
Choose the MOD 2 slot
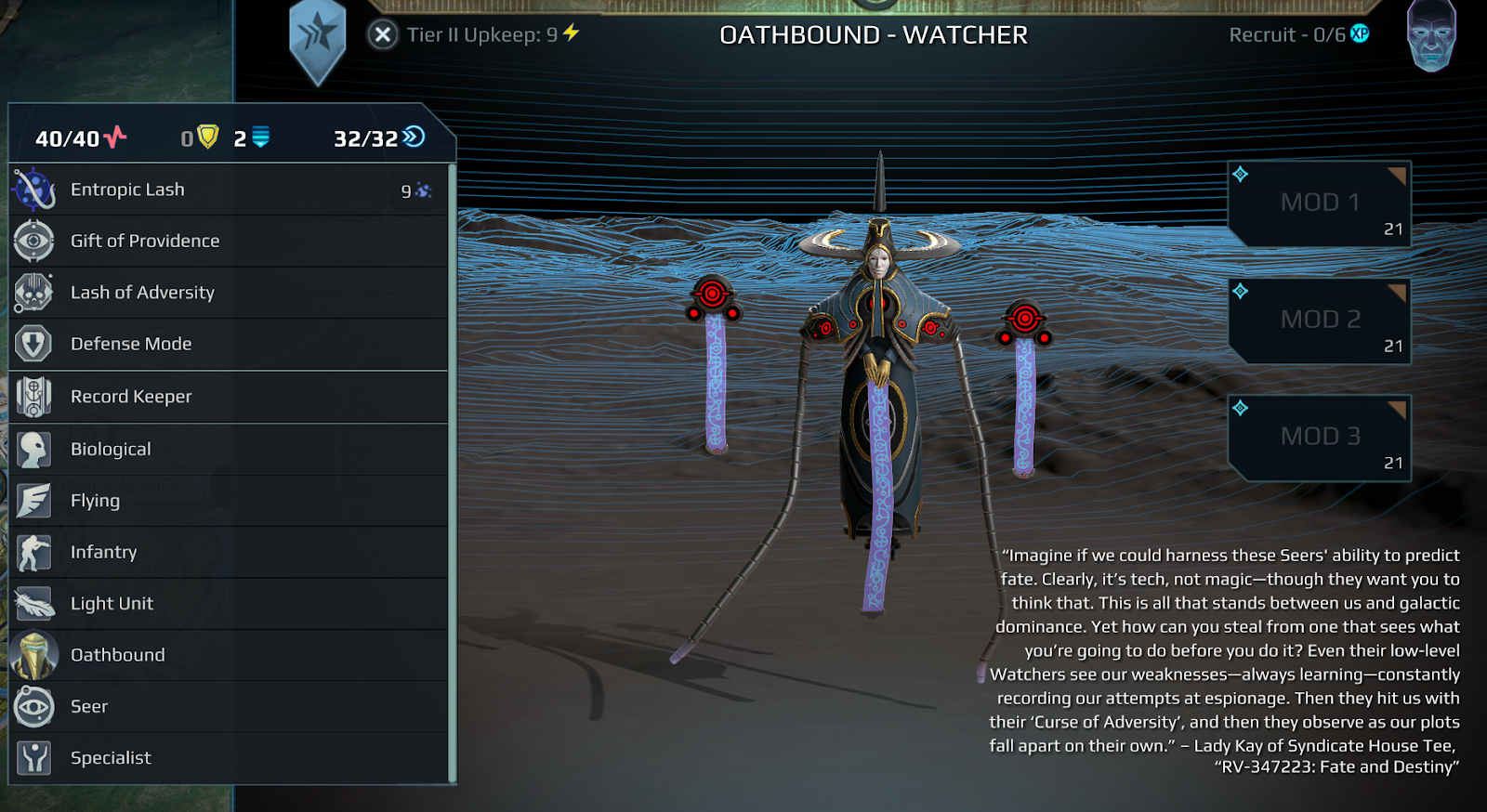1320,321
